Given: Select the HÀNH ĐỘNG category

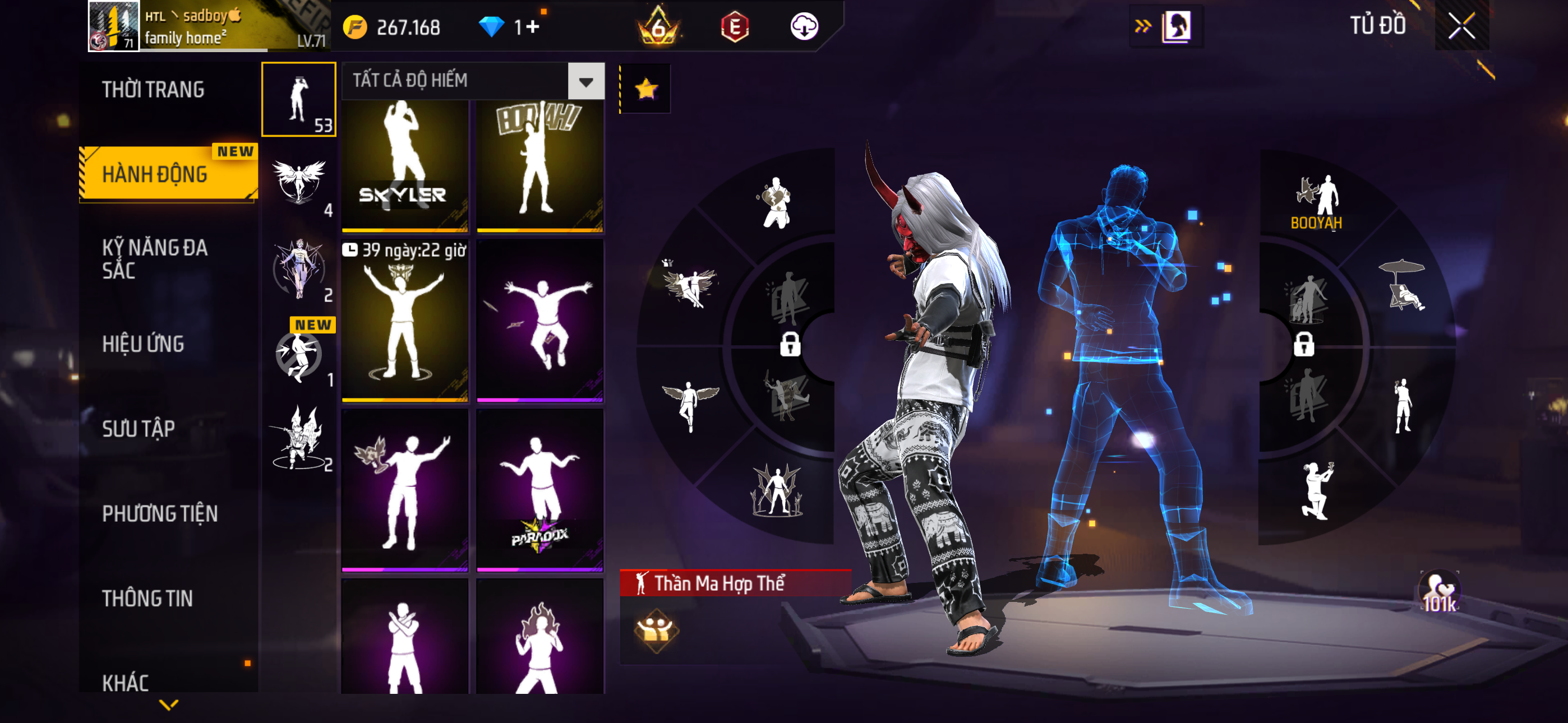Looking at the screenshot, I should [x=155, y=175].
